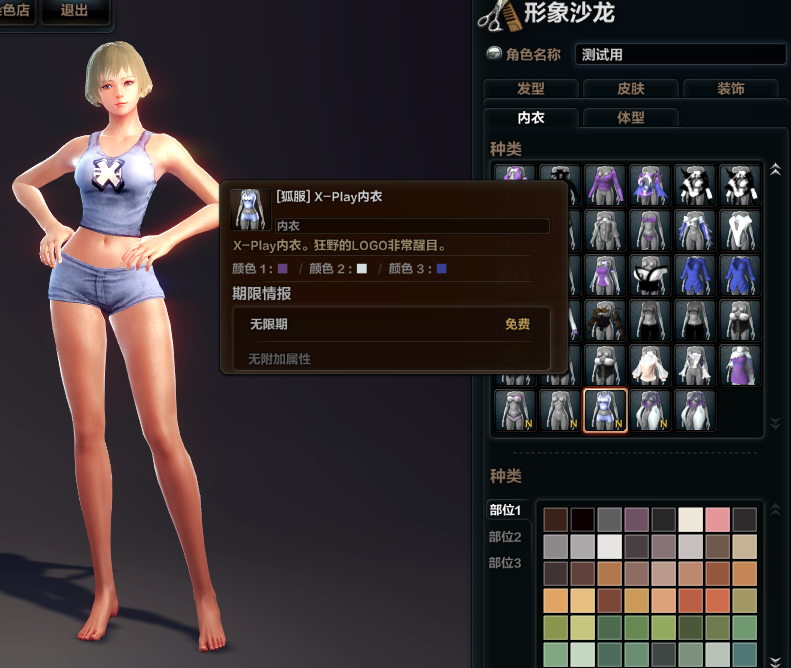Select the 装饰 (Decoration) tab
The width and height of the screenshot is (791, 668).
730,89
